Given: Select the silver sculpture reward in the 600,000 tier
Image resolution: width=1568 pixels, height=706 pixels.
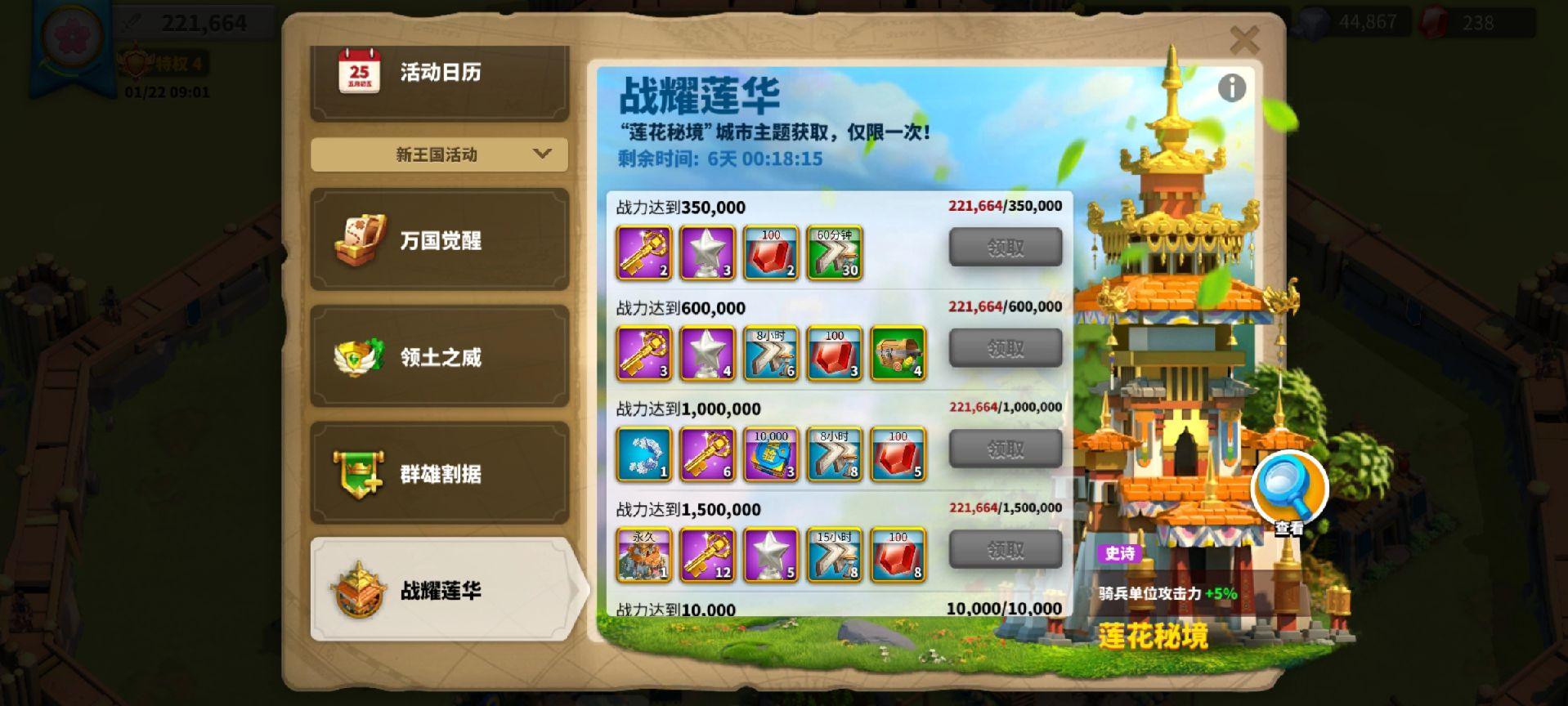Looking at the screenshot, I should point(706,353).
